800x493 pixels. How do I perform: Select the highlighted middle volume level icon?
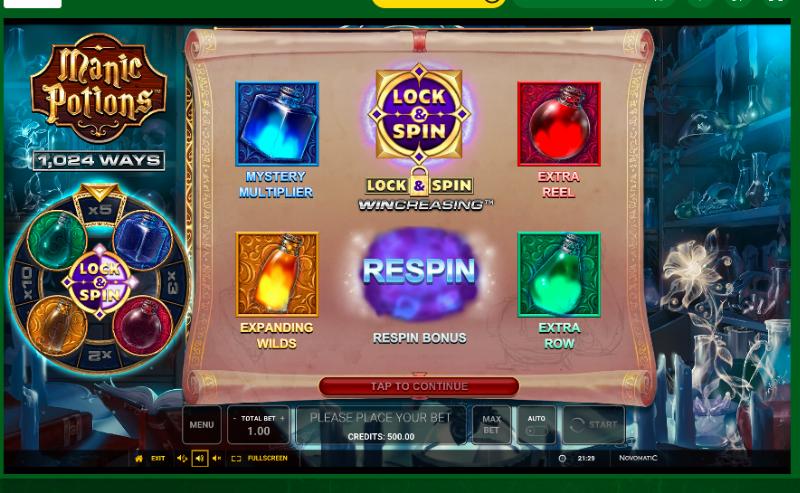[199, 458]
